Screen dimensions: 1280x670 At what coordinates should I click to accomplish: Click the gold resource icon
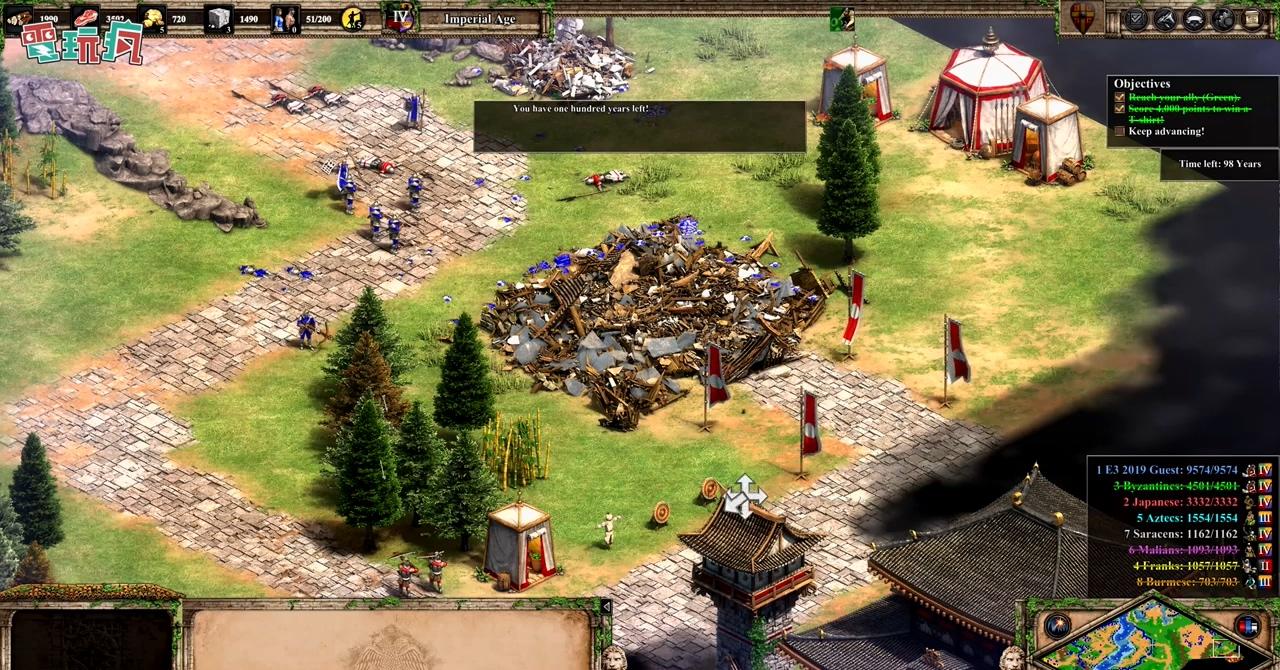pyautogui.click(x=151, y=18)
